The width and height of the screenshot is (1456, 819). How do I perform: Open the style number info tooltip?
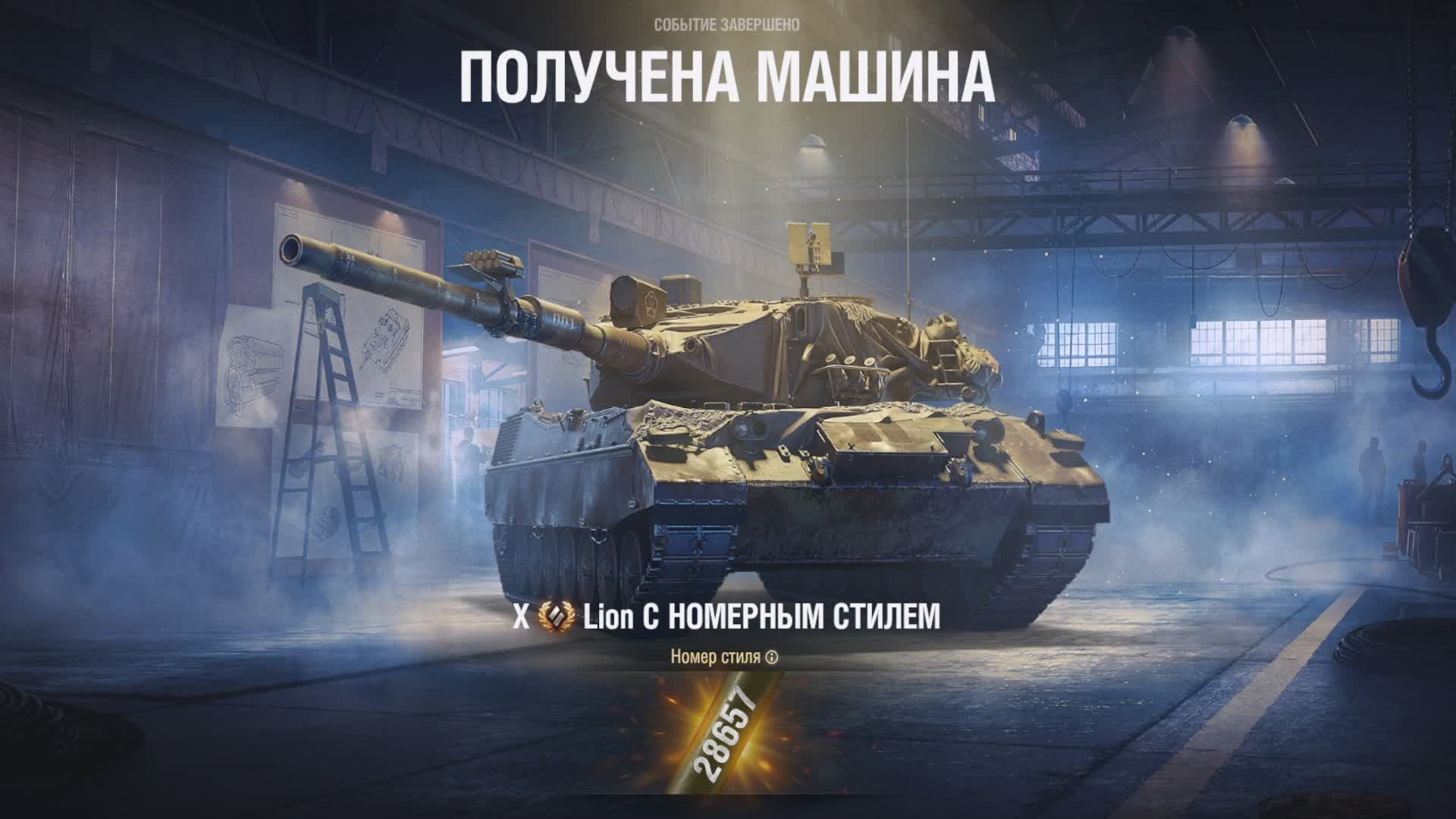point(772,657)
